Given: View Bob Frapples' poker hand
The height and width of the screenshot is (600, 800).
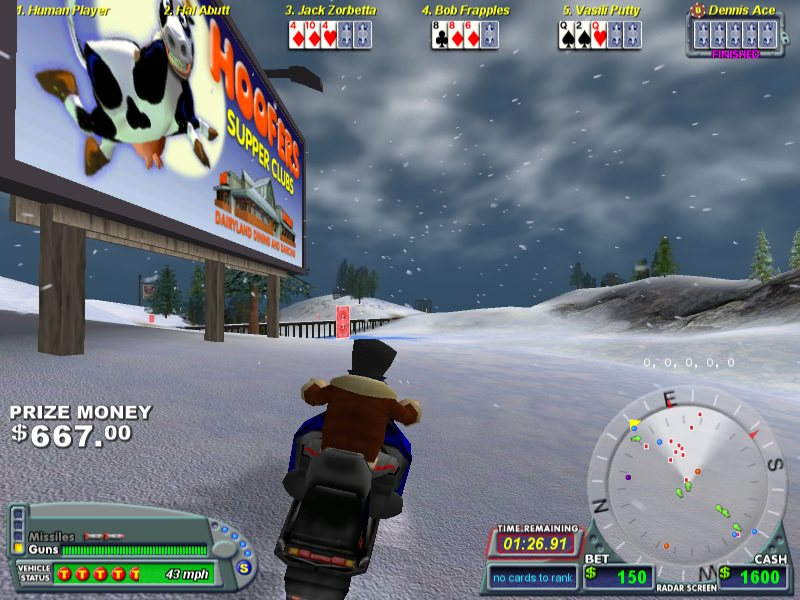Looking at the screenshot, I should coord(465,35).
